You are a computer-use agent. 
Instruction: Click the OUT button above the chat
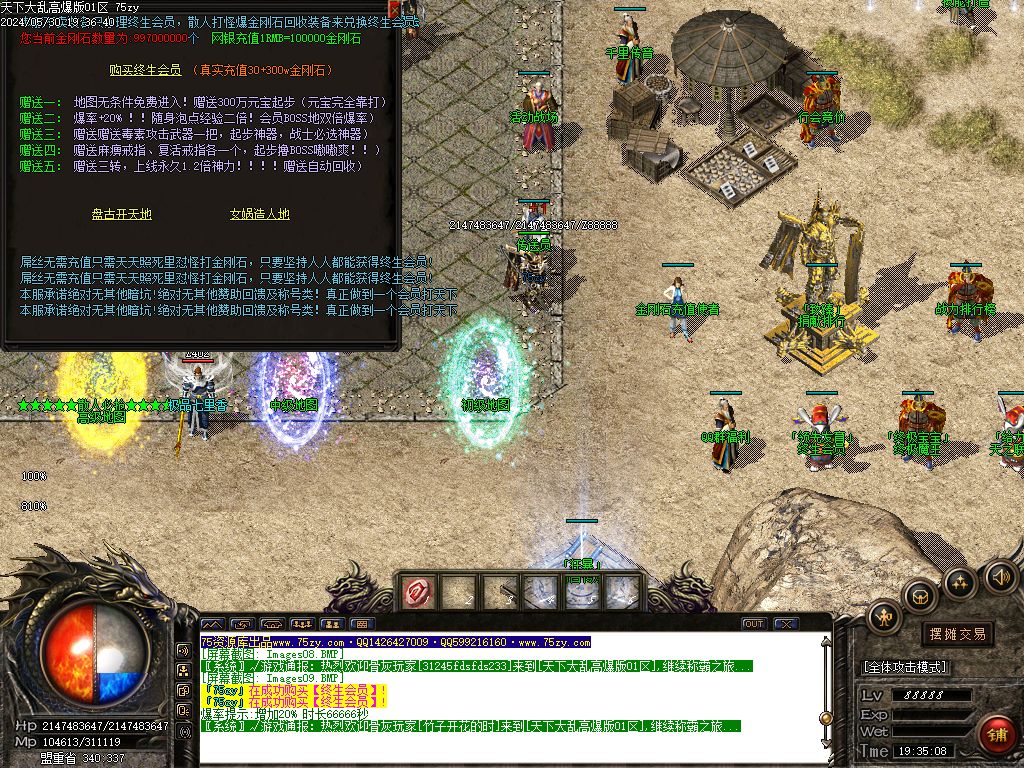[x=753, y=624]
